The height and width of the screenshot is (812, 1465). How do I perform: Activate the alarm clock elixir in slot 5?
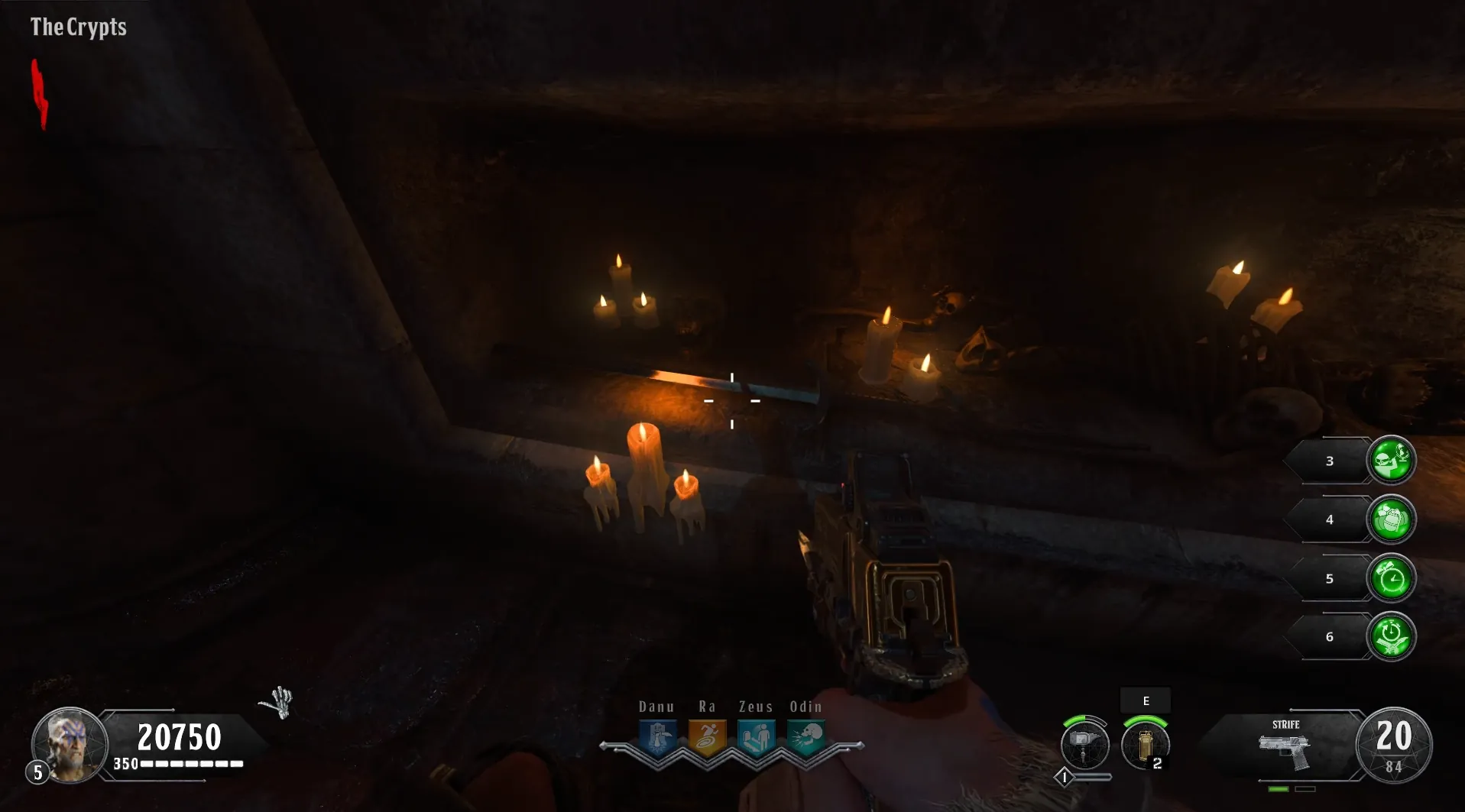point(1391,578)
